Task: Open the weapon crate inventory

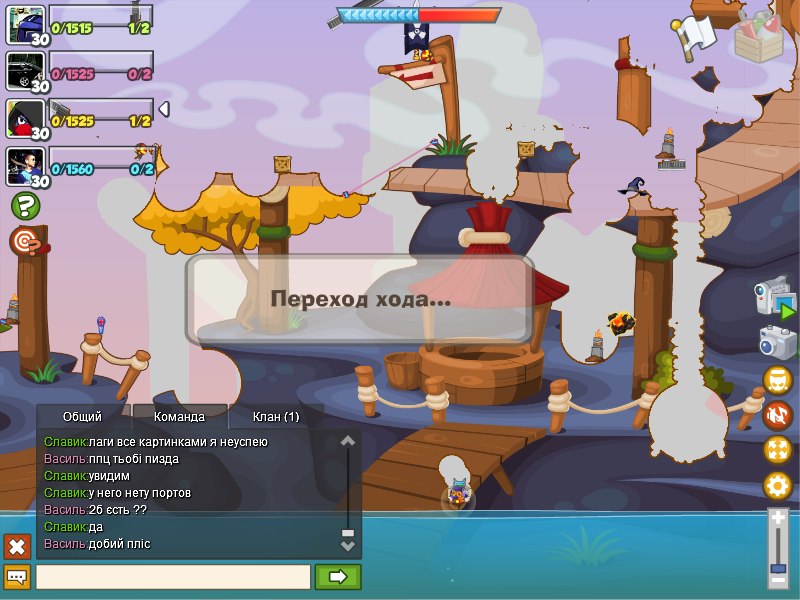Action: click(x=759, y=37)
